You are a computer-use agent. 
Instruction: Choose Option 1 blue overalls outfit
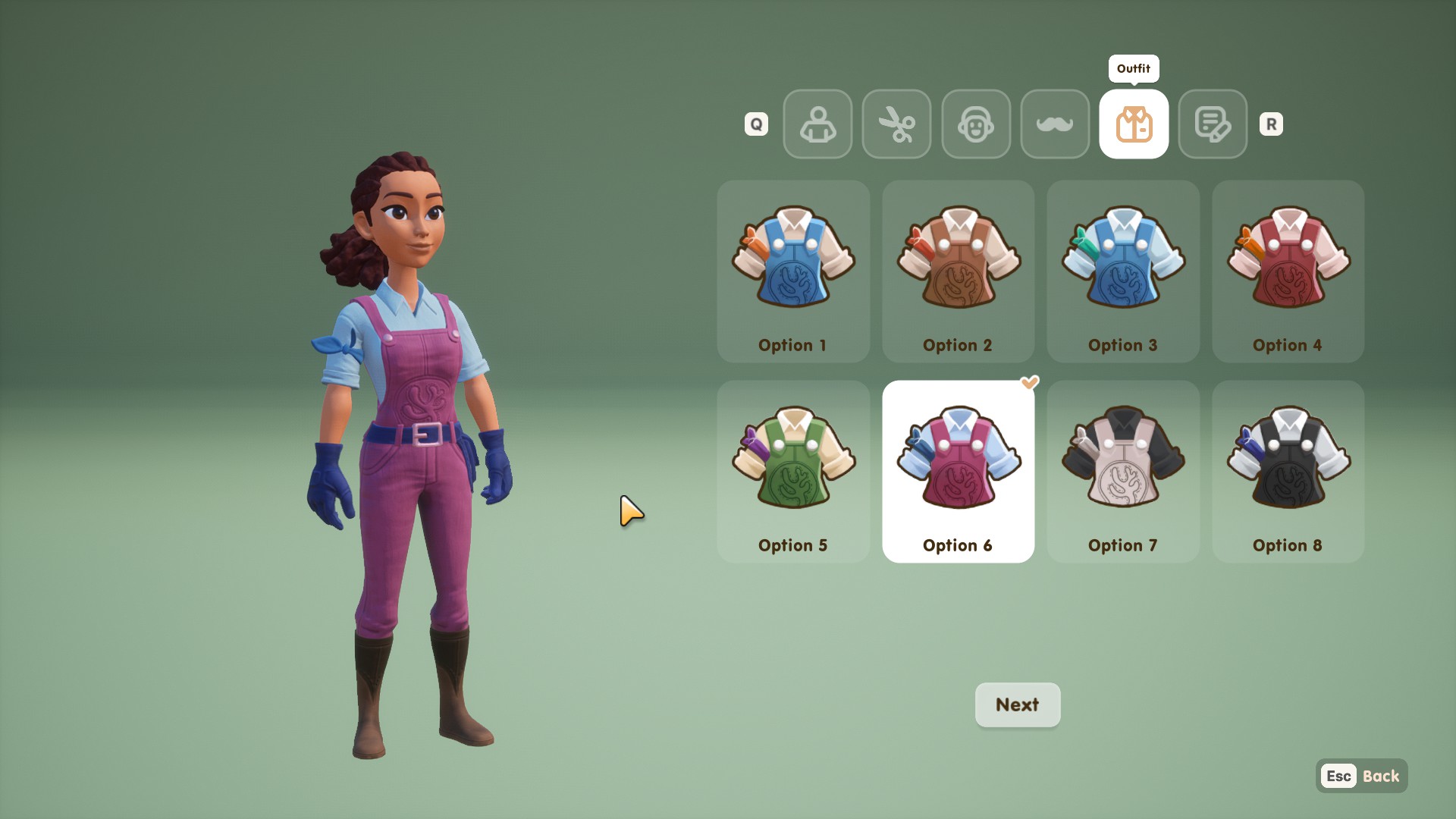click(793, 271)
